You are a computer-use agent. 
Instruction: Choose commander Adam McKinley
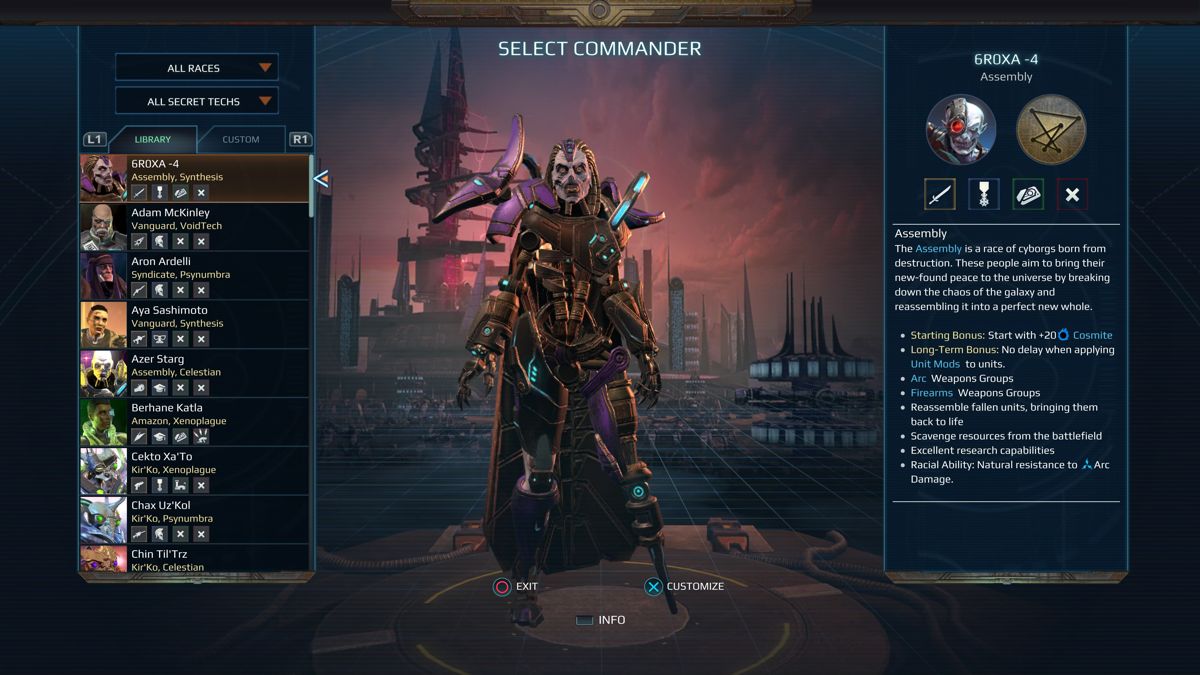[195, 227]
